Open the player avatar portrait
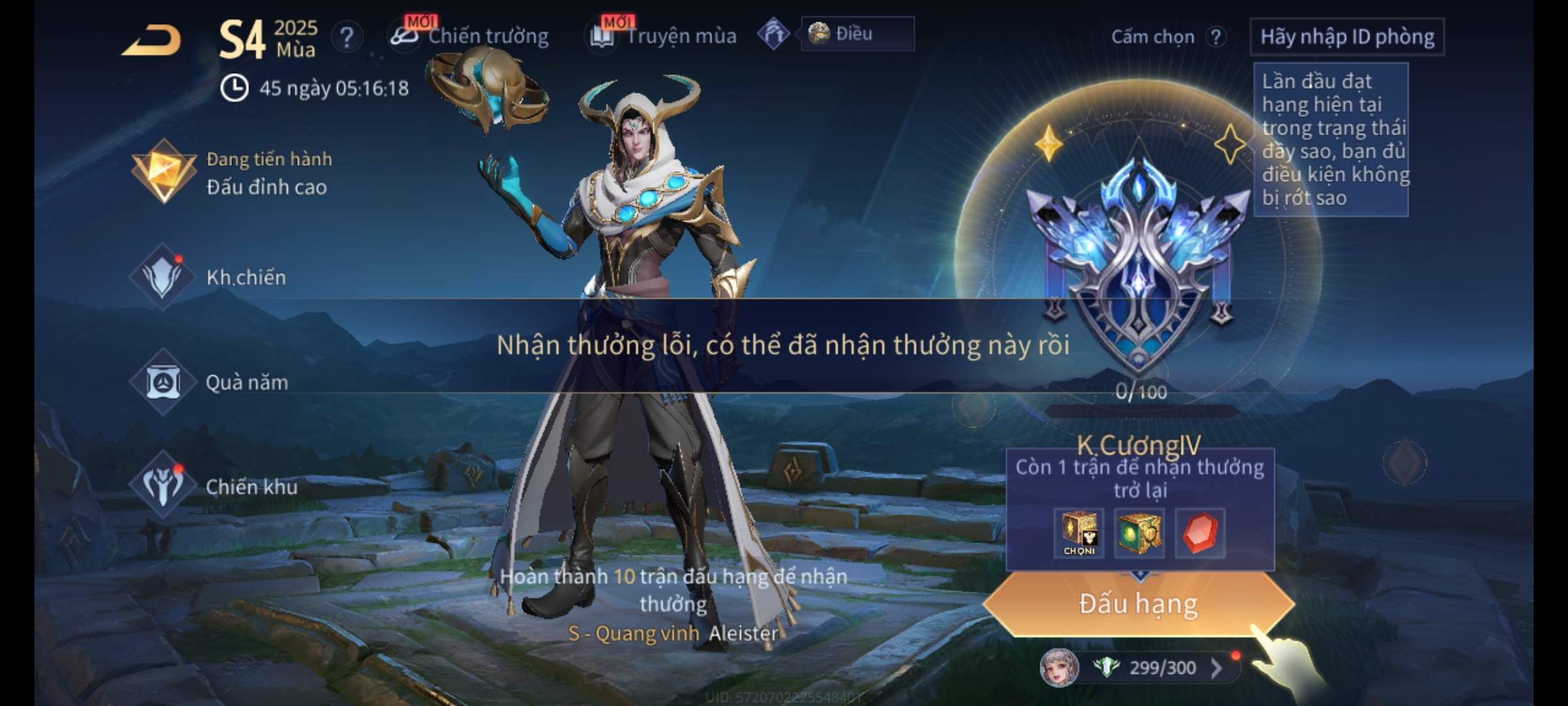This screenshot has height=706, width=1568. point(1058,667)
